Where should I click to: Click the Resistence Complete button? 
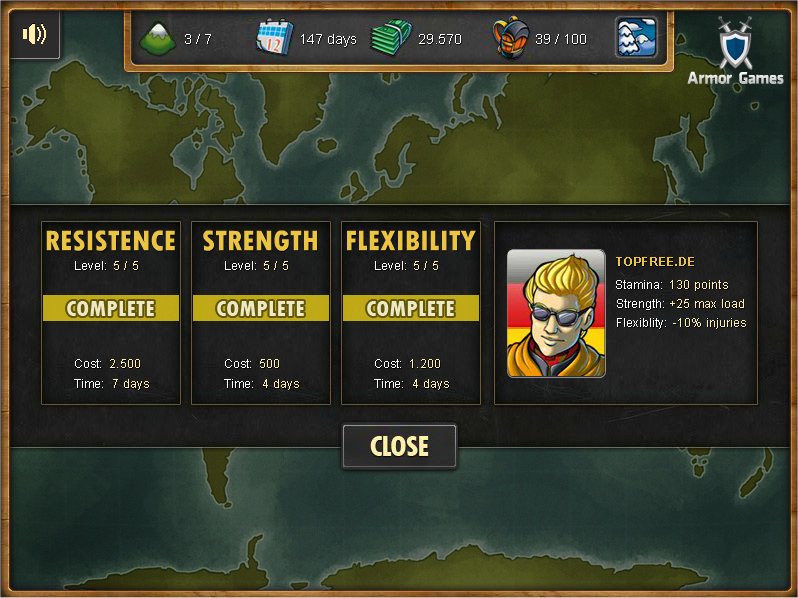[111, 309]
